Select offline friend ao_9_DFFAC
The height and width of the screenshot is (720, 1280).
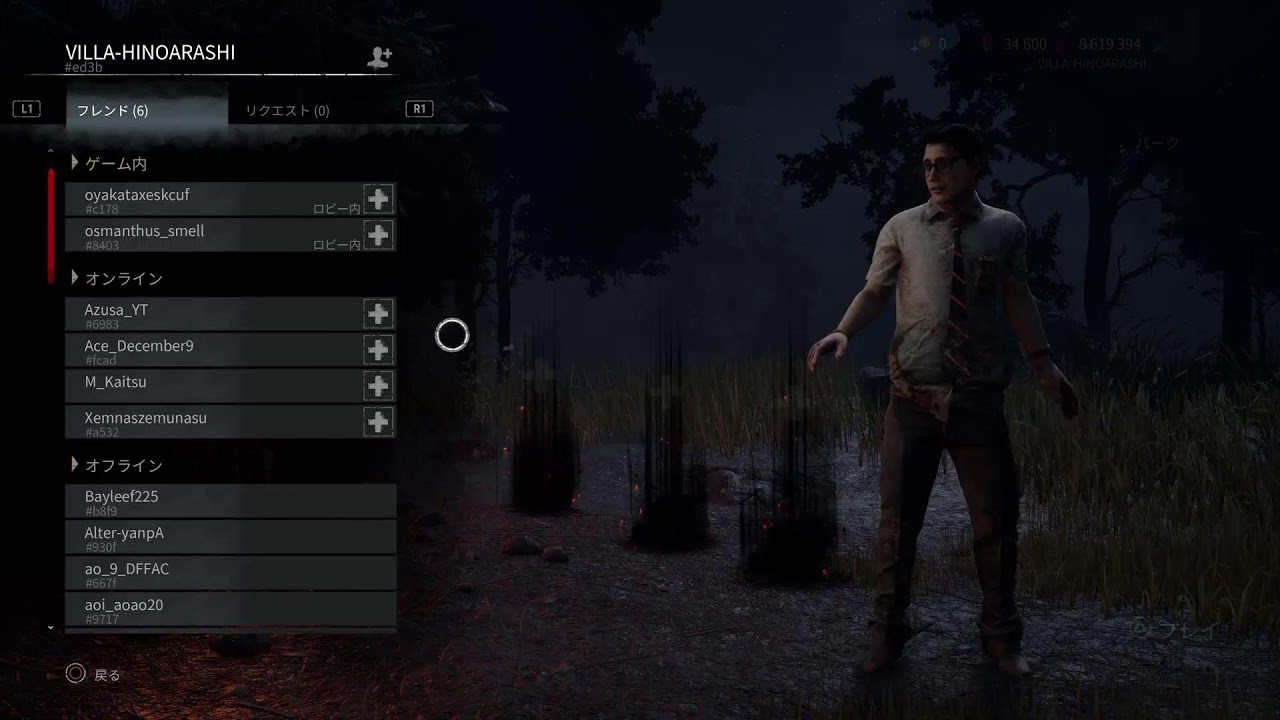(x=230, y=573)
